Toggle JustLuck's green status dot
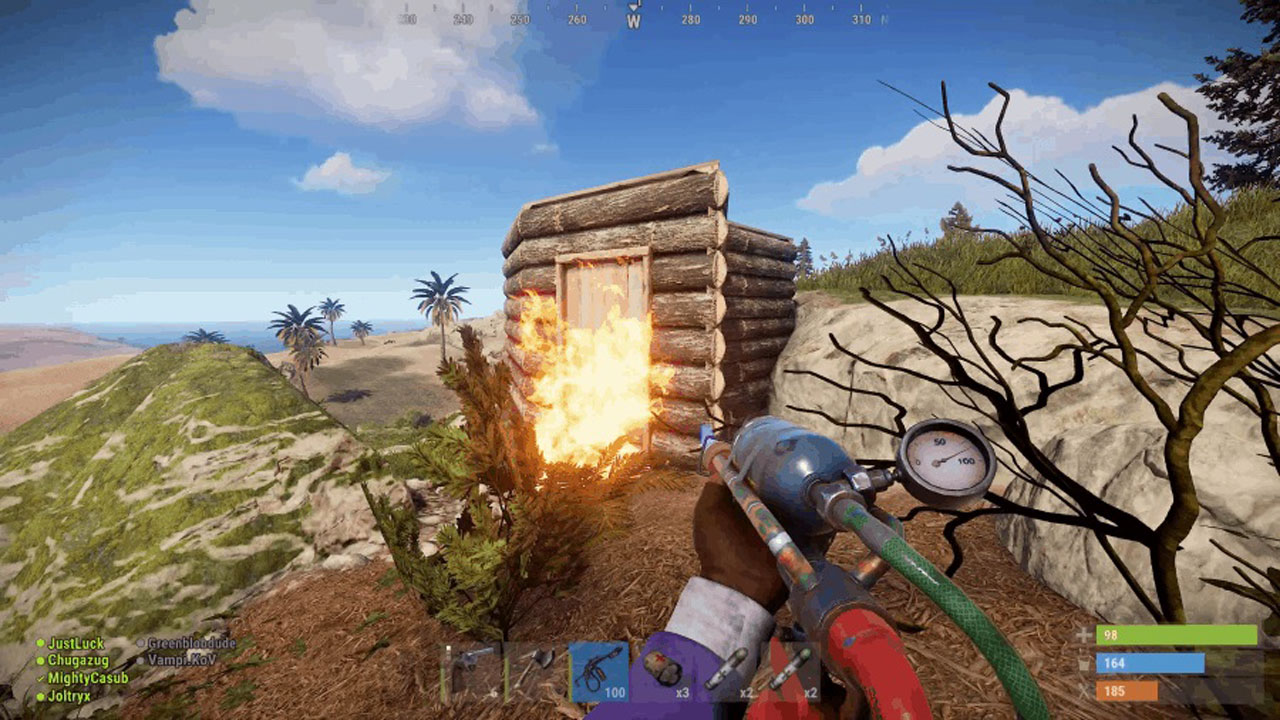1280x720 pixels. [x=41, y=642]
